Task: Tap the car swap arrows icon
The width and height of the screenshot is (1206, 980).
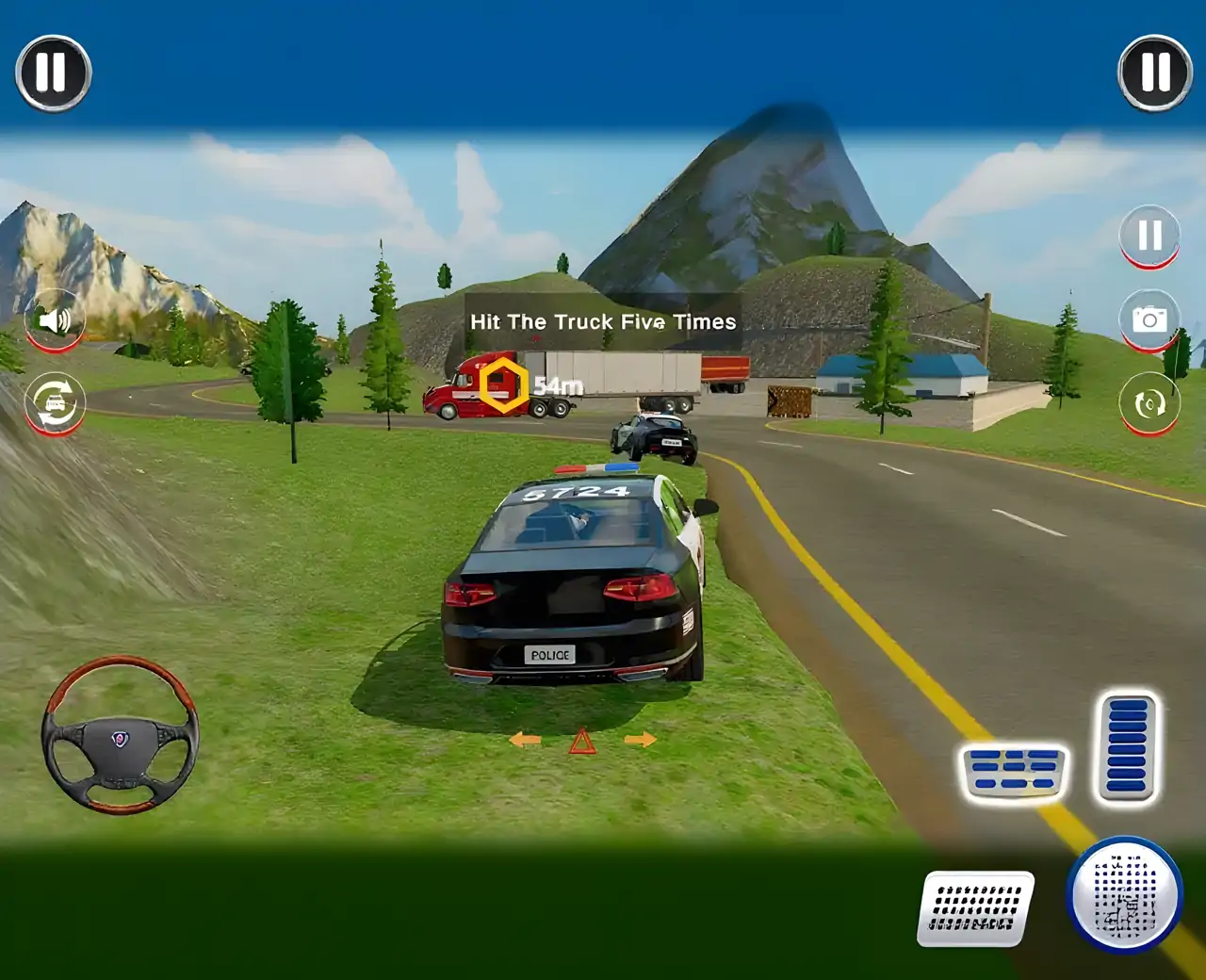Action: (x=55, y=403)
